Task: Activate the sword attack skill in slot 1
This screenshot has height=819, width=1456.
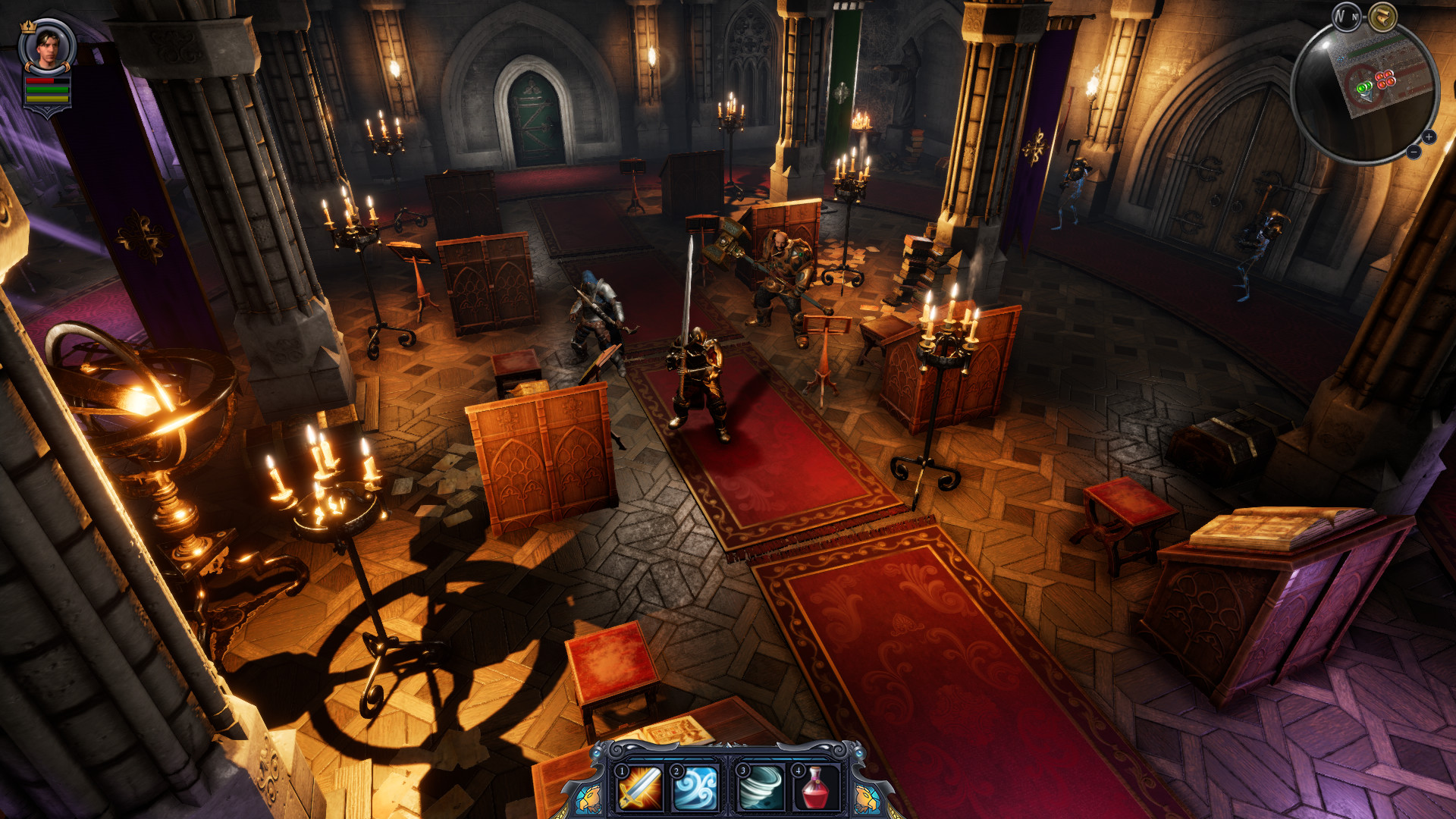Action: (x=639, y=790)
